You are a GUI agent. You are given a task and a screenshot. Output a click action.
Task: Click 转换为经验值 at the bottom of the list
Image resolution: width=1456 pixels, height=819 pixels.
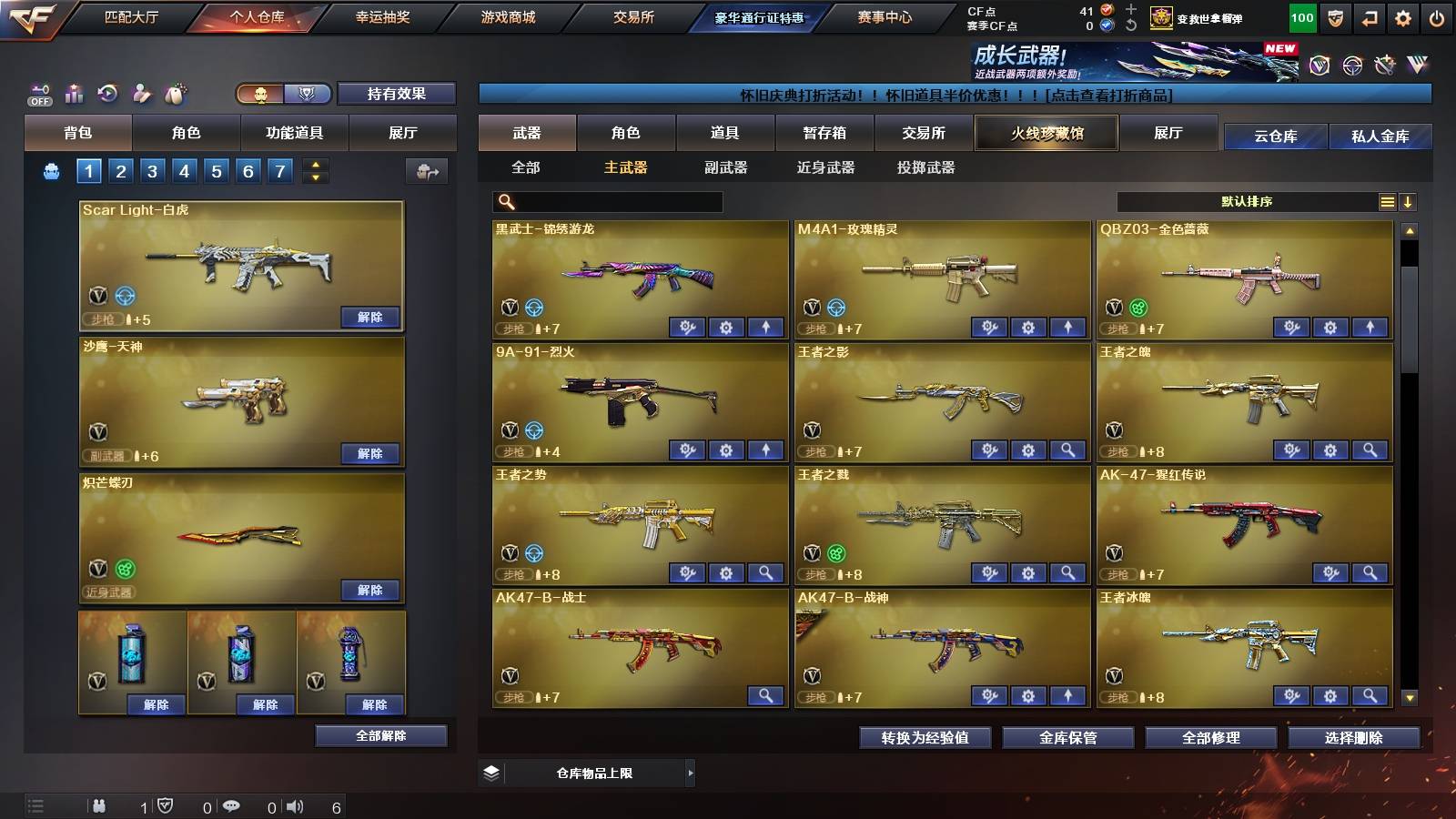[925, 739]
